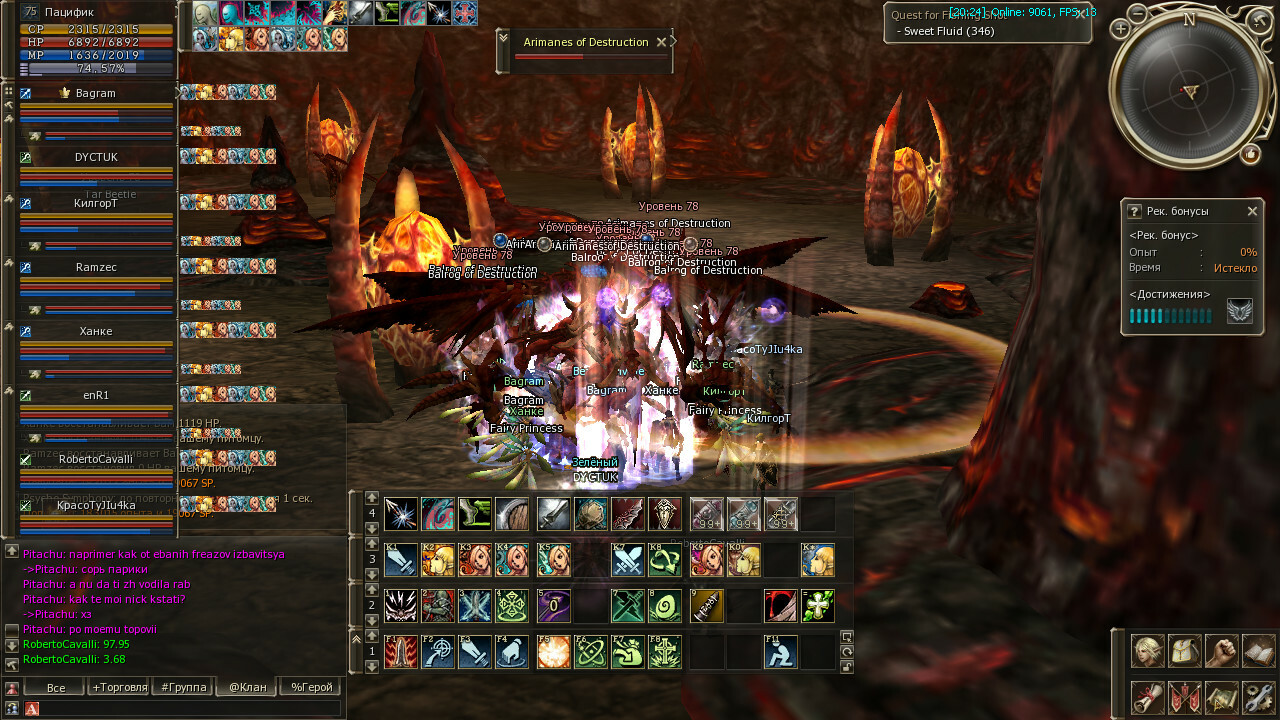Click the chat message input field
This screenshot has height=720, width=1280.
coord(190,708)
